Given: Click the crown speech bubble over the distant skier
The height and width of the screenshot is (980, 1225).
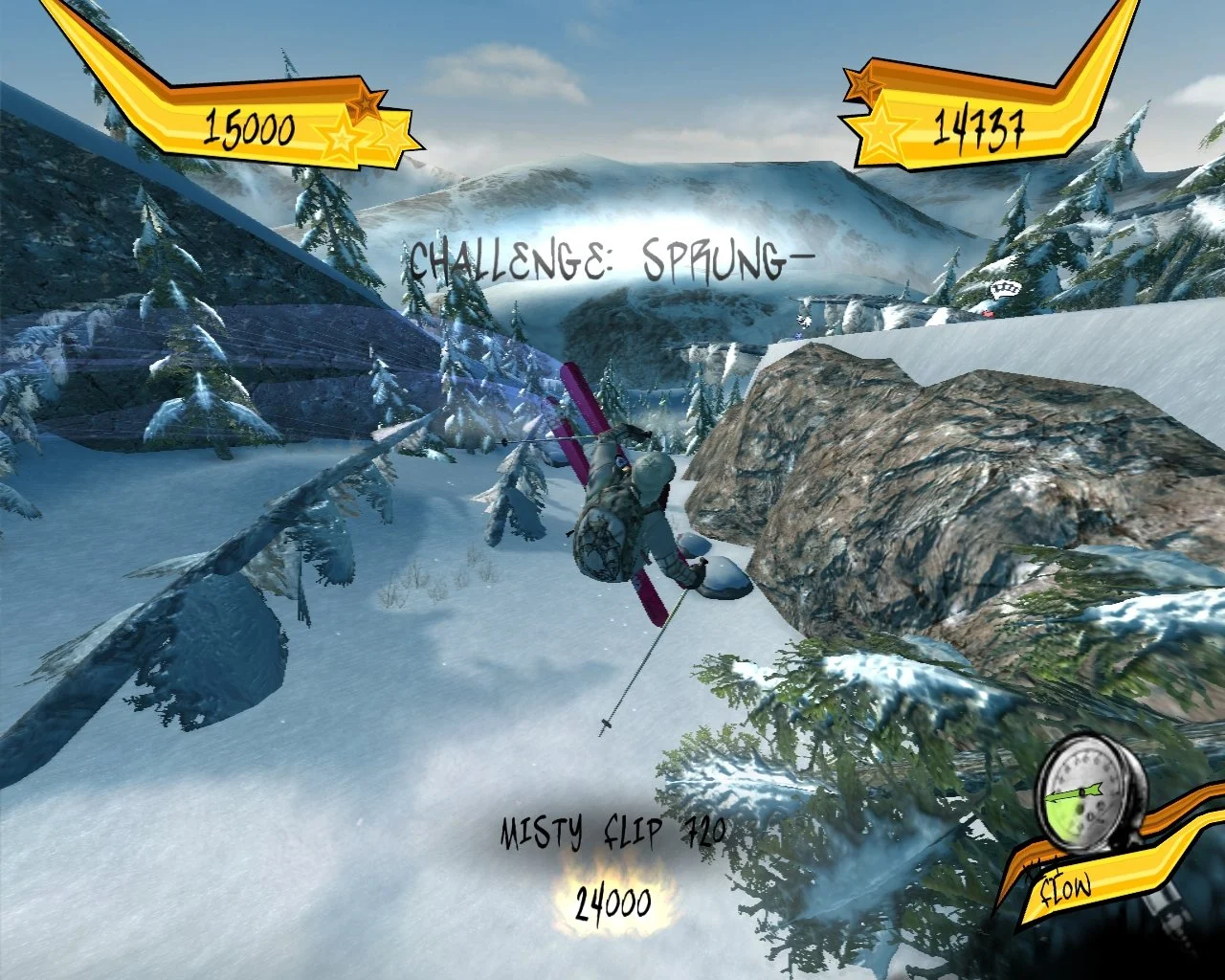Looking at the screenshot, I should 1006,287.
